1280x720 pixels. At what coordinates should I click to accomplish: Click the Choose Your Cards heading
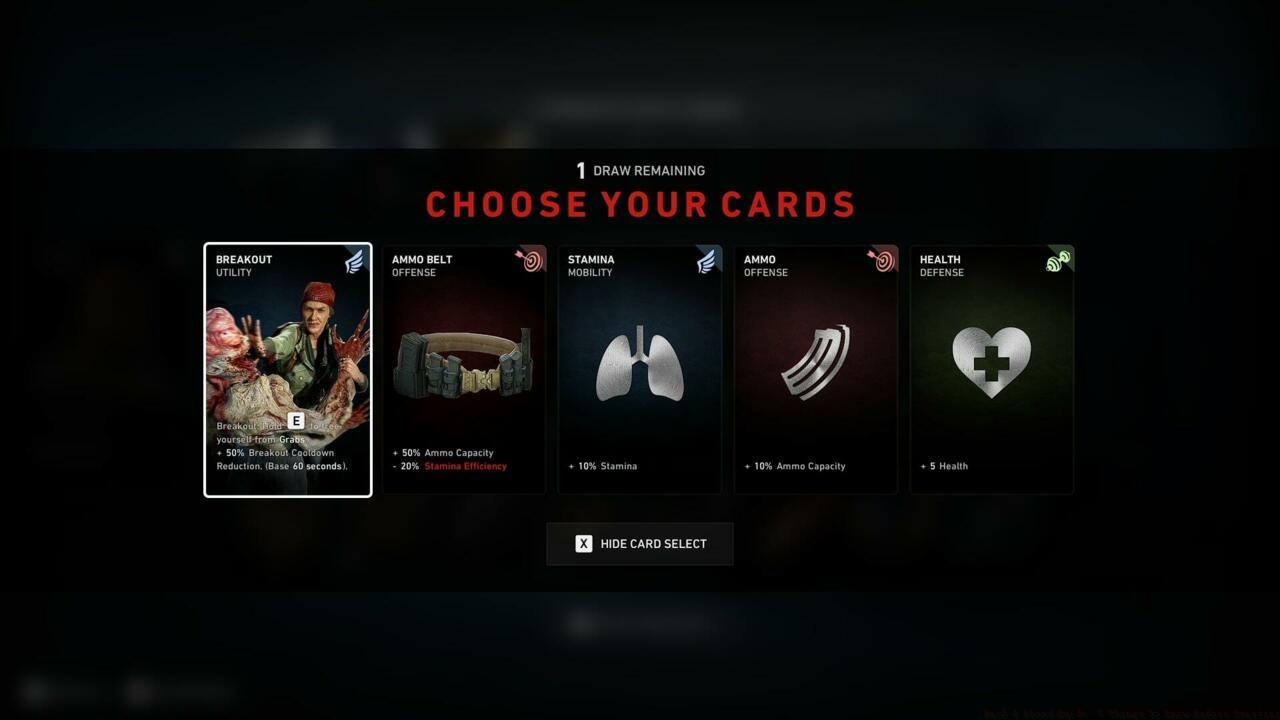640,204
